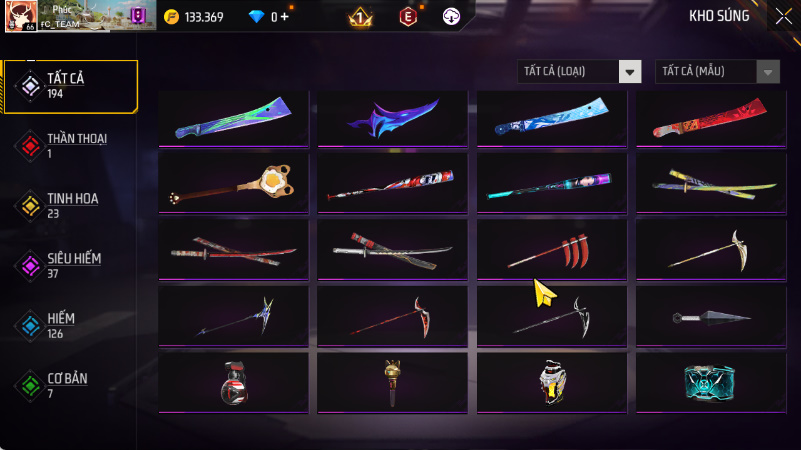Select the Cơ Bản category

[70, 385]
